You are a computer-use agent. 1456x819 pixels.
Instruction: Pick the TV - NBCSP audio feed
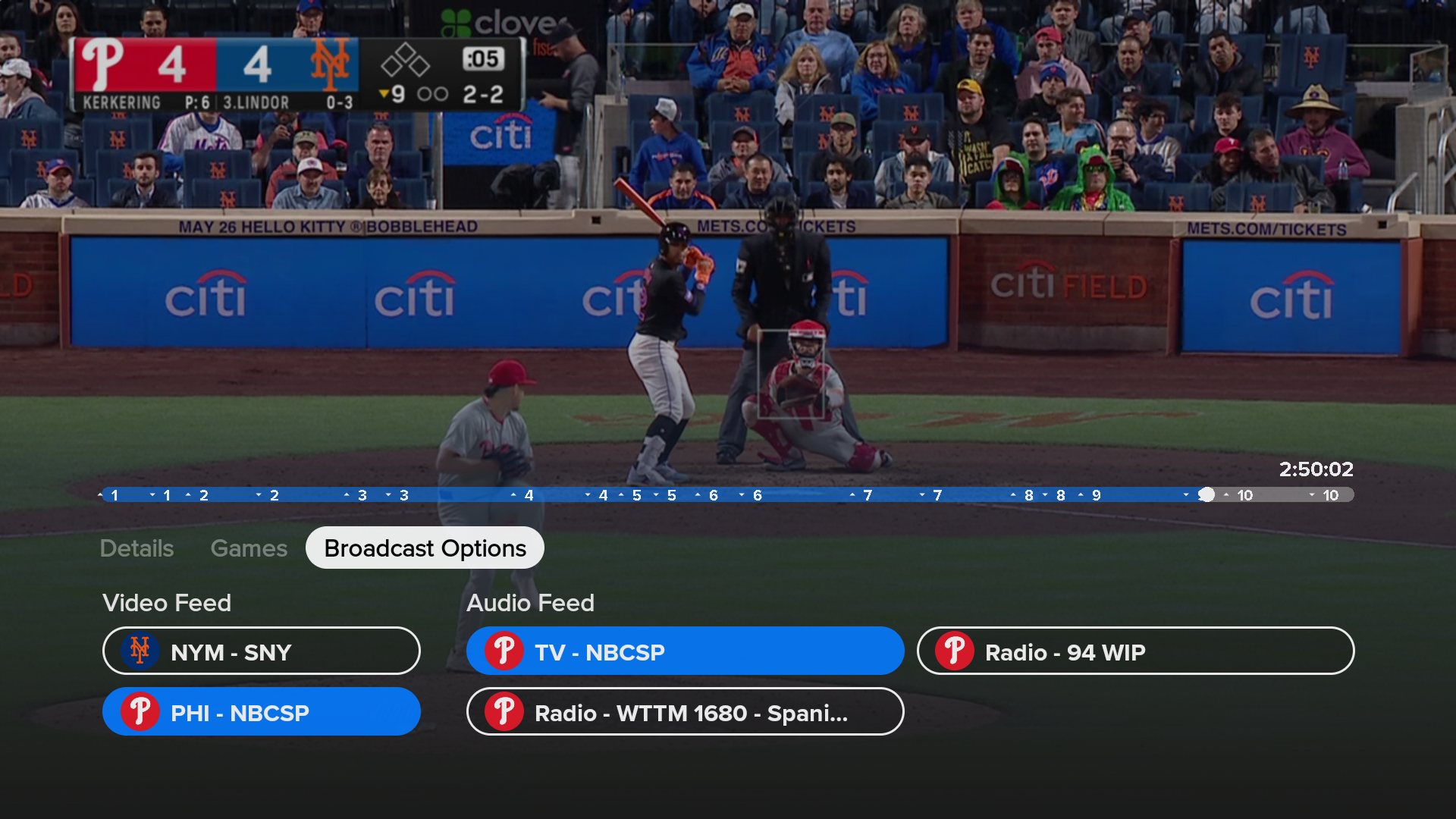point(685,651)
